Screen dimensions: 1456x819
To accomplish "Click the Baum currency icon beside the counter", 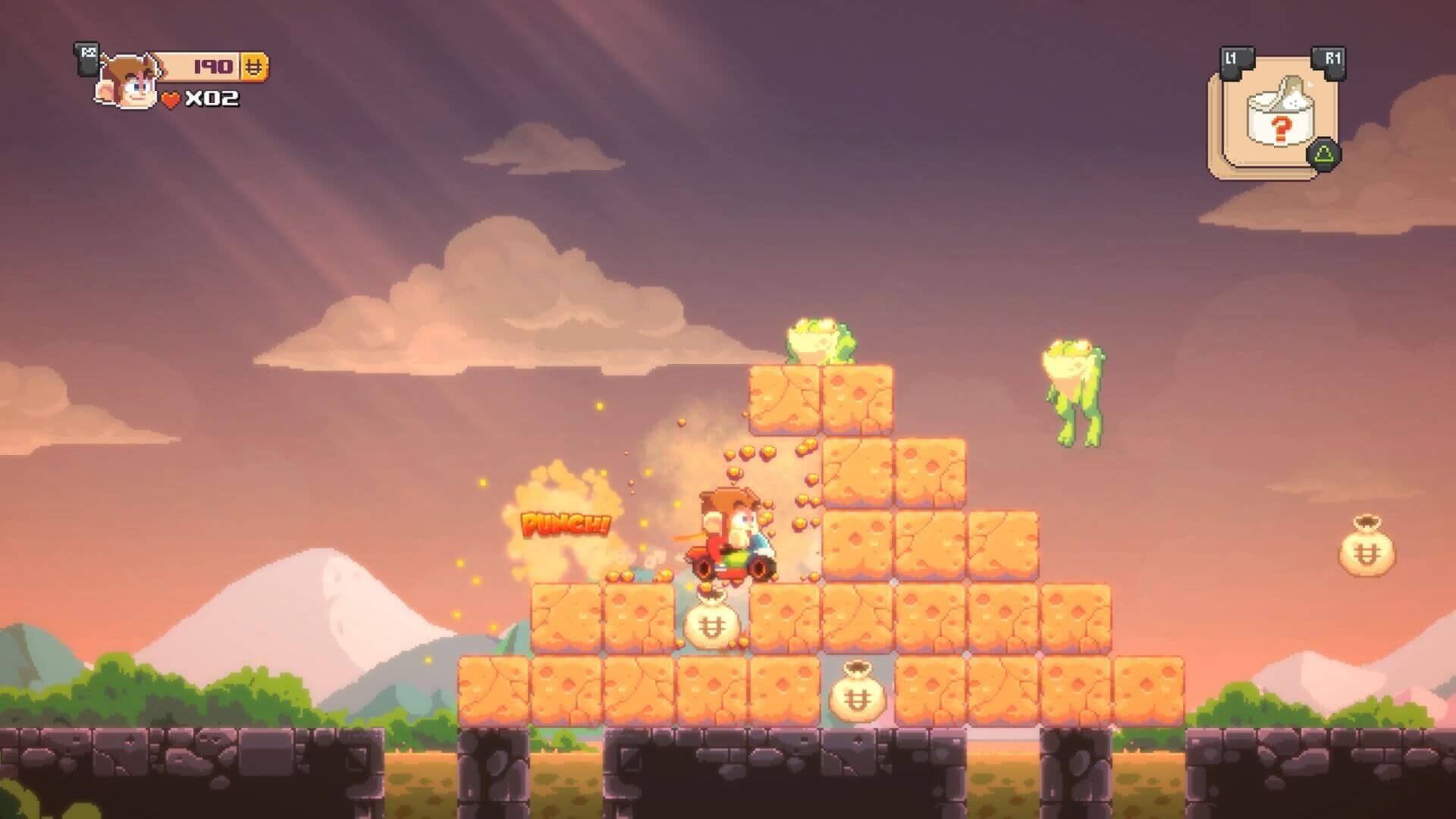I will tap(256, 67).
